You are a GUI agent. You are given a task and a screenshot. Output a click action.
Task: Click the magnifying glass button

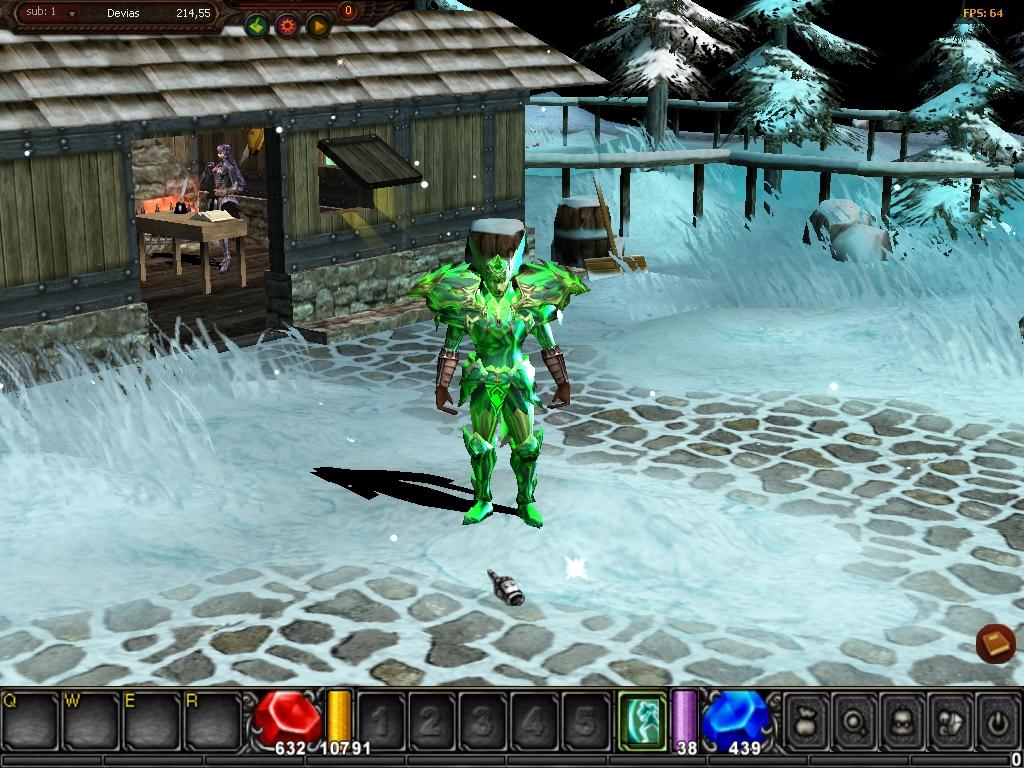(x=855, y=720)
